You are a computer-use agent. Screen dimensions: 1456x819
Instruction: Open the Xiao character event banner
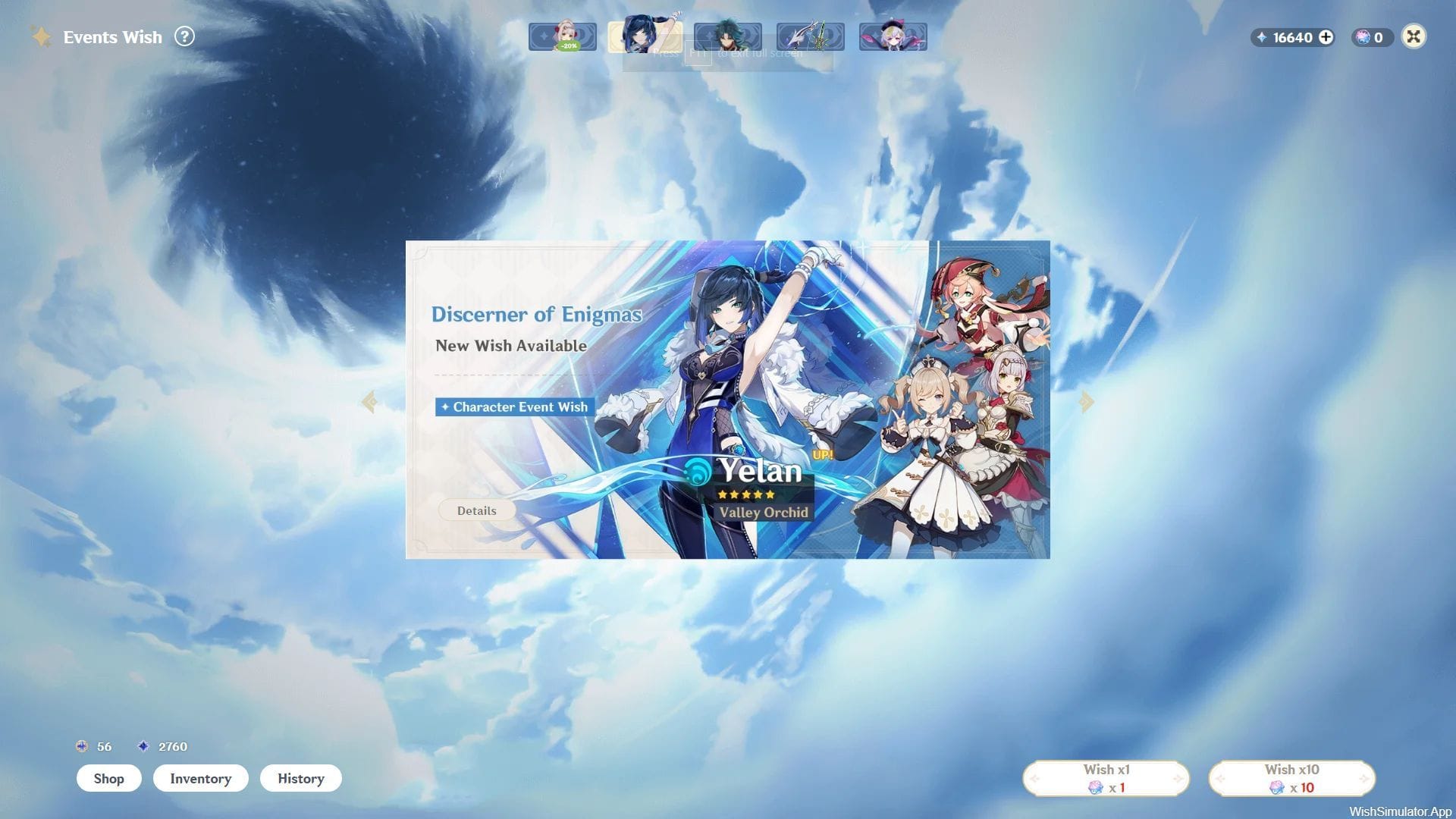point(727,36)
